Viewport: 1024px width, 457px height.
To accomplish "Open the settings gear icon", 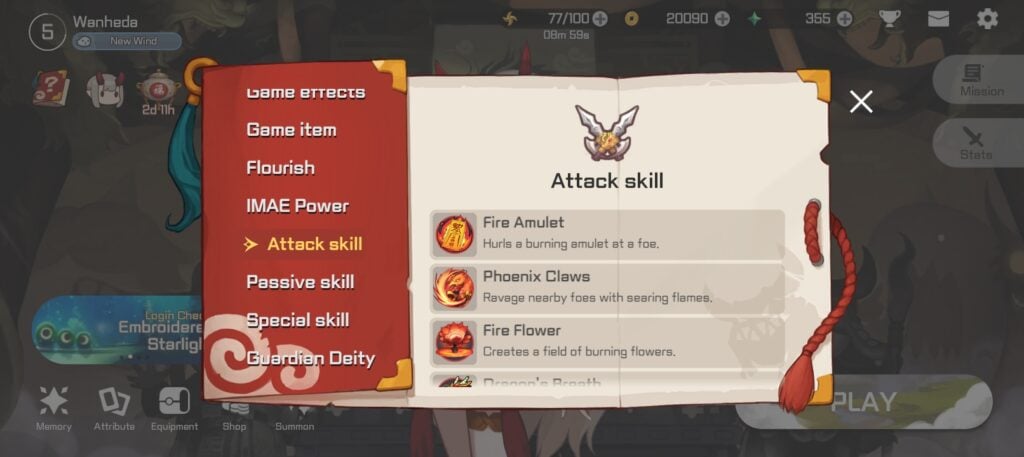I will 987,19.
